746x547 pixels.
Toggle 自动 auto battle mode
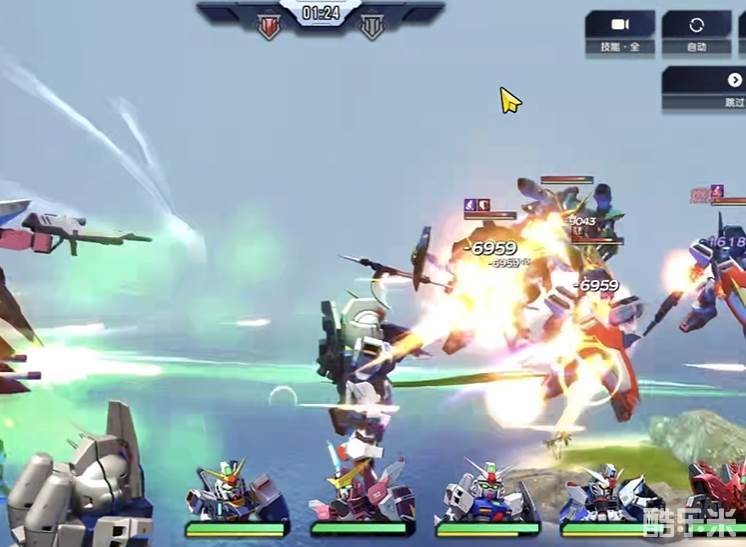(696, 31)
